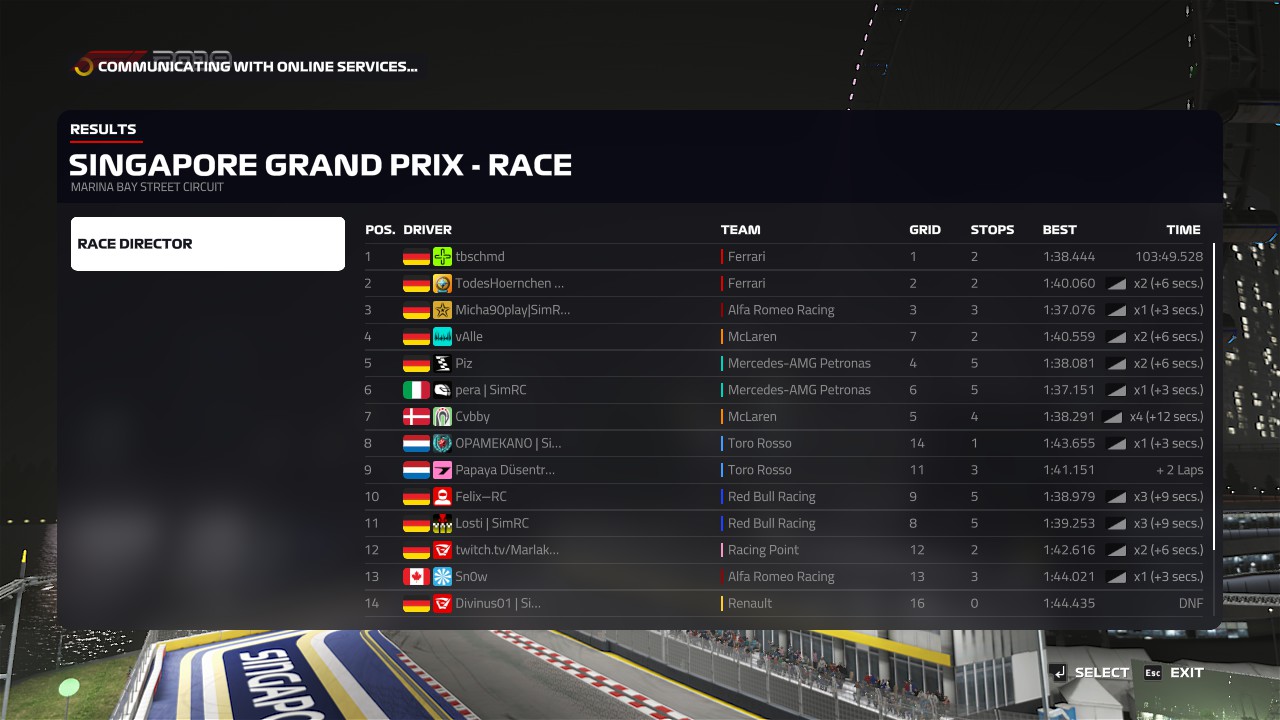Select the Papaya Düsentr driver row
The height and width of the screenshot is (720, 1280).
pos(783,470)
